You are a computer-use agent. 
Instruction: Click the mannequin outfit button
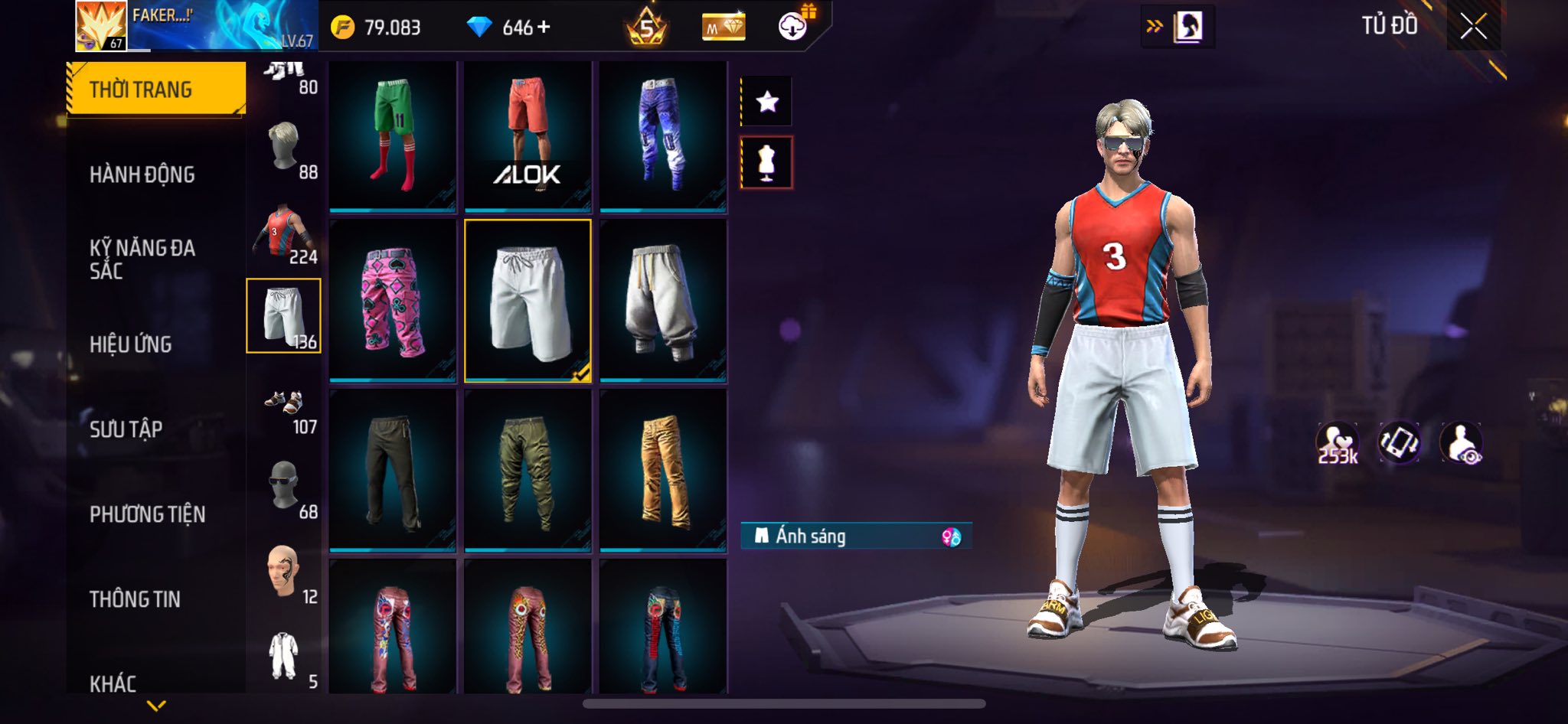click(767, 162)
